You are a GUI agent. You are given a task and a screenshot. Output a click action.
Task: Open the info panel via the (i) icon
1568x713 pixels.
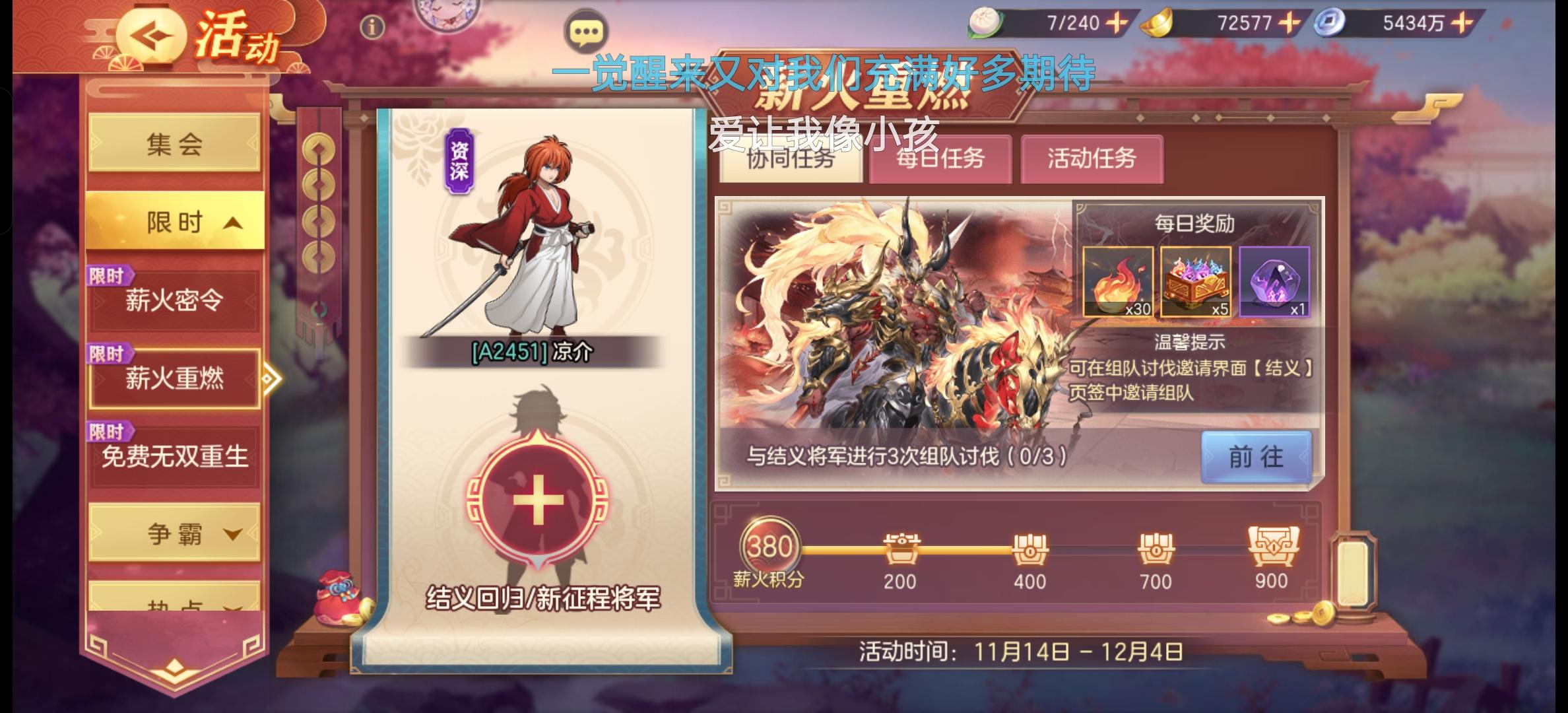[x=372, y=27]
